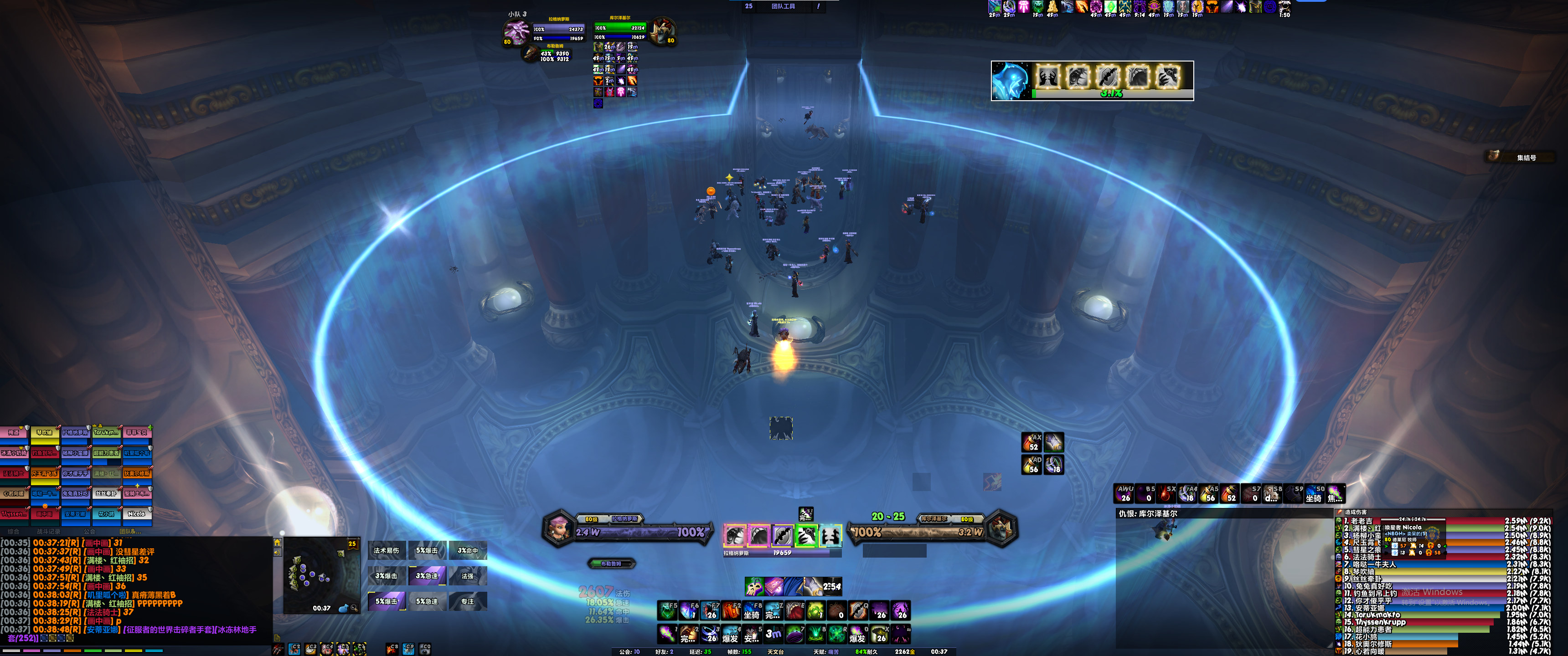Open the 造成伤害 damage meter title

[x=1356, y=512]
